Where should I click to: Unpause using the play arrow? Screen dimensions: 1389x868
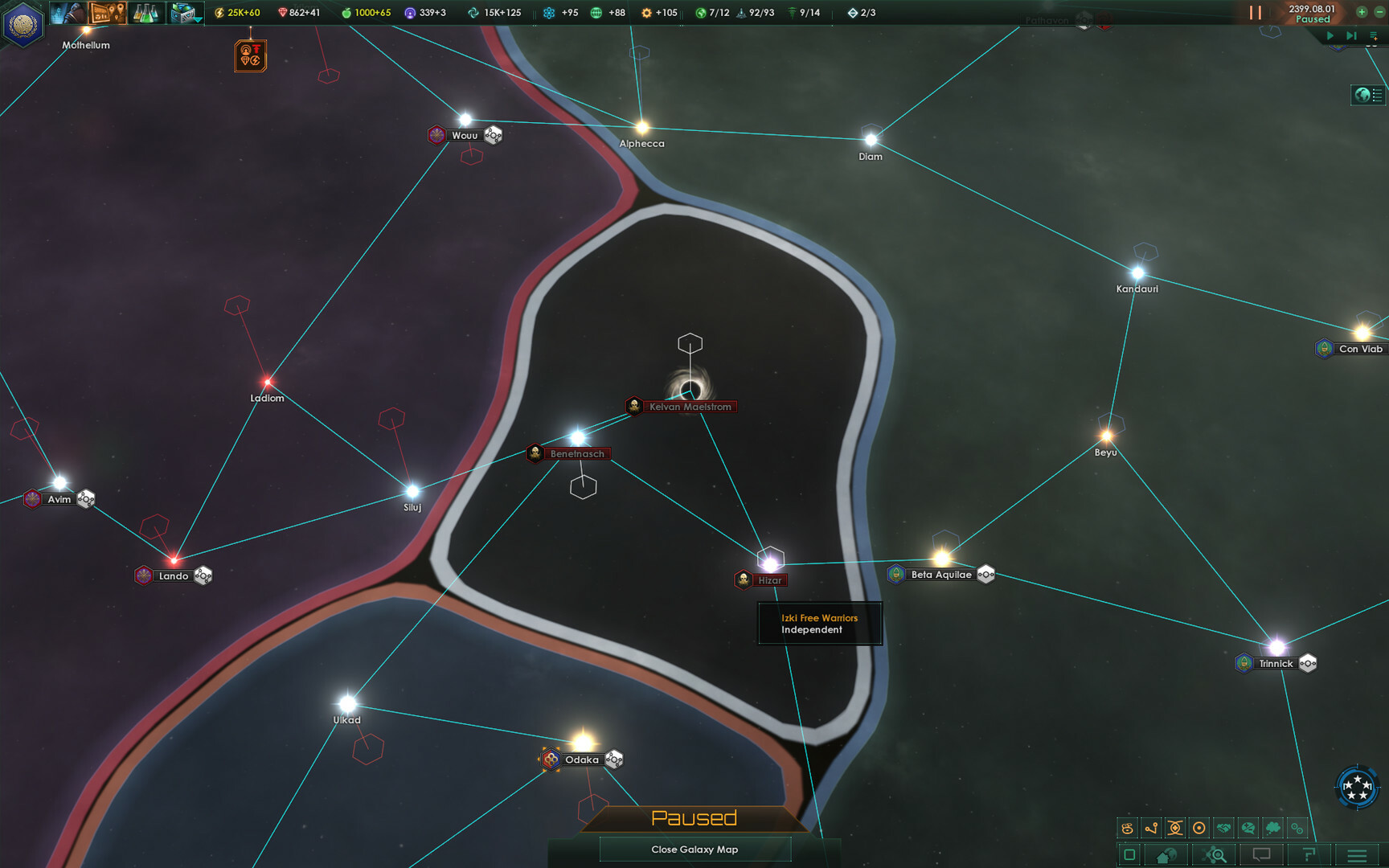pyautogui.click(x=1330, y=36)
